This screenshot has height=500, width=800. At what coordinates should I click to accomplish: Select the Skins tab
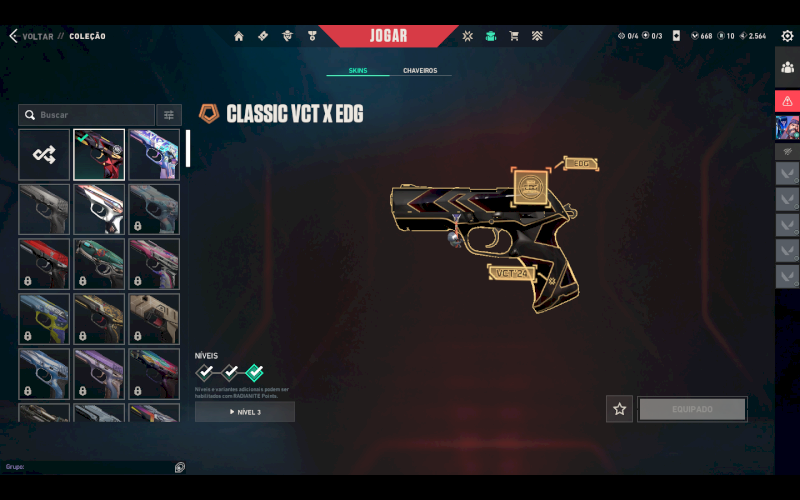coord(358,71)
